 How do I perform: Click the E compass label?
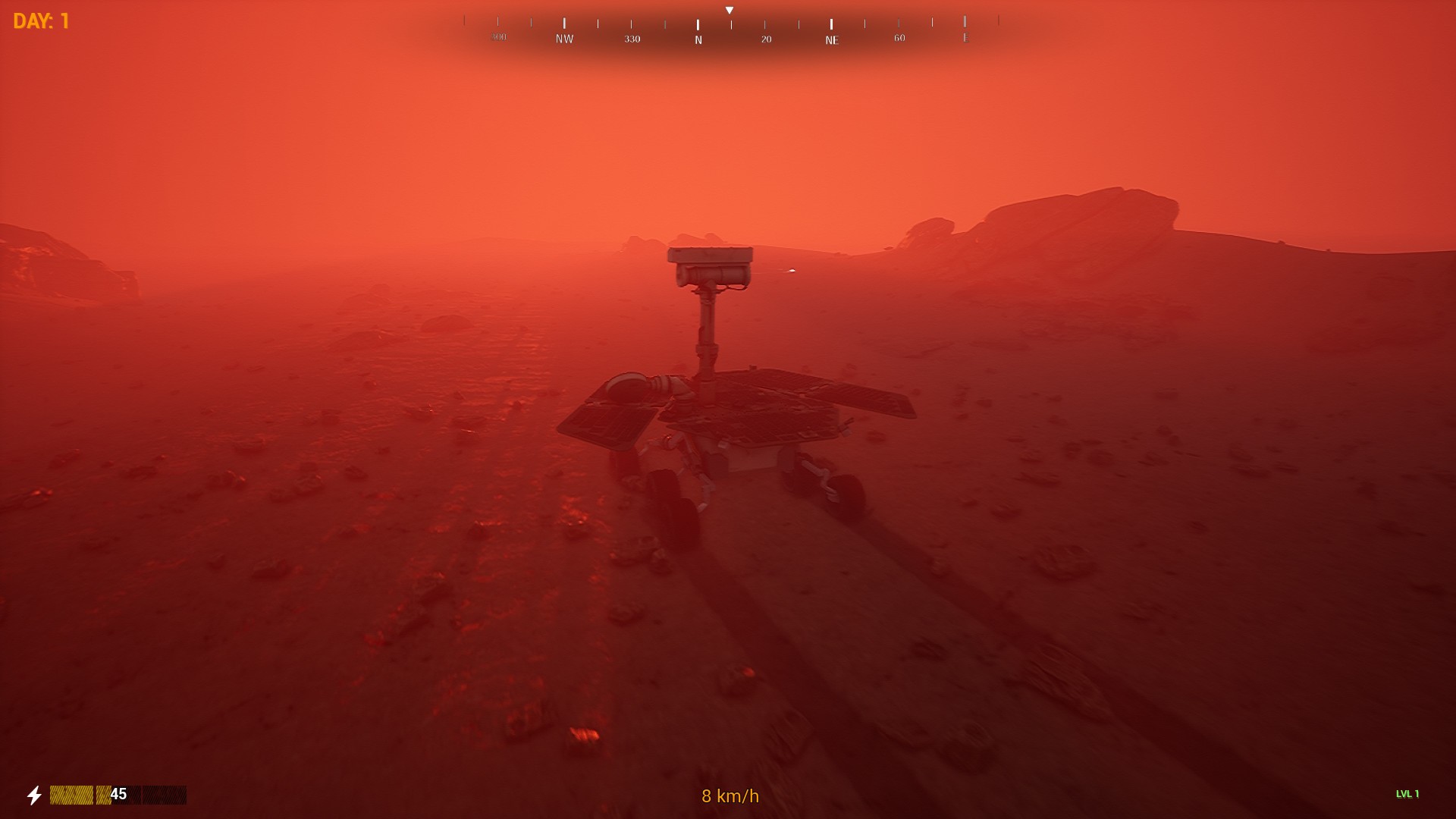pyautogui.click(x=965, y=36)
